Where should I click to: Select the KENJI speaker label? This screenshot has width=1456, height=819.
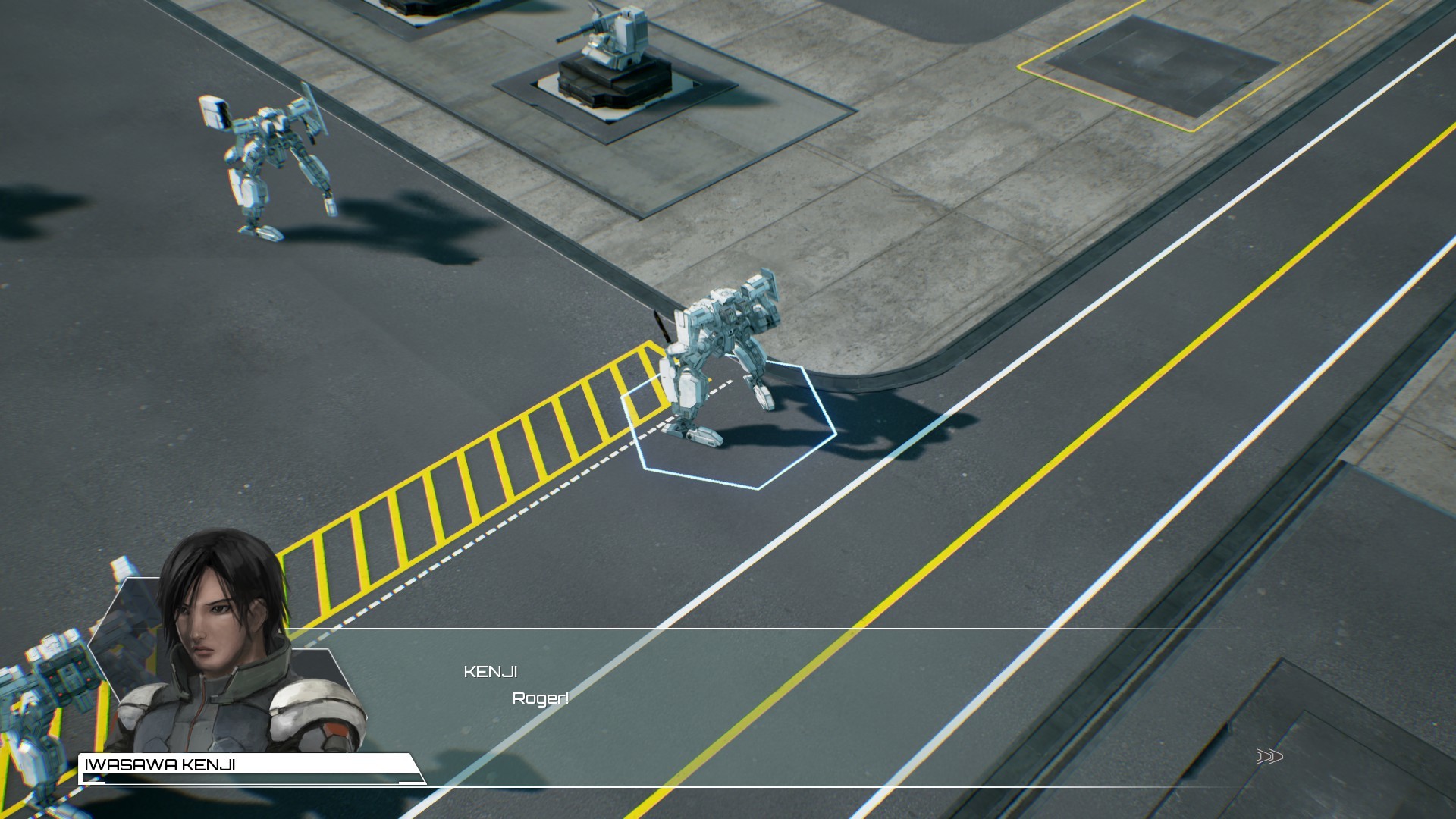pyautogui.click(x=489, y=670)
